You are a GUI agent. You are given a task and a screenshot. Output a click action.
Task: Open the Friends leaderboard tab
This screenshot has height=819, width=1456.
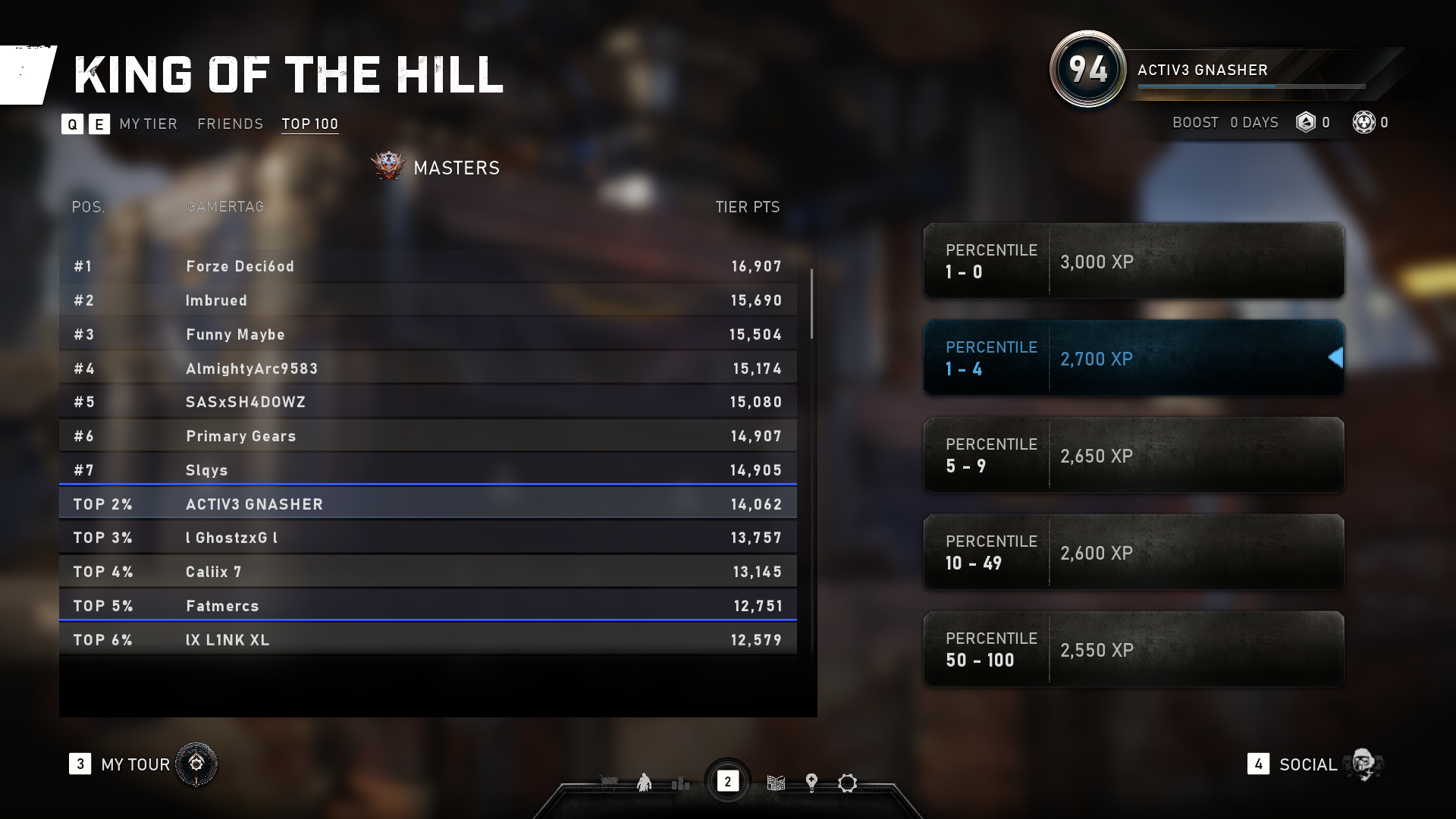tap(230, 124)
